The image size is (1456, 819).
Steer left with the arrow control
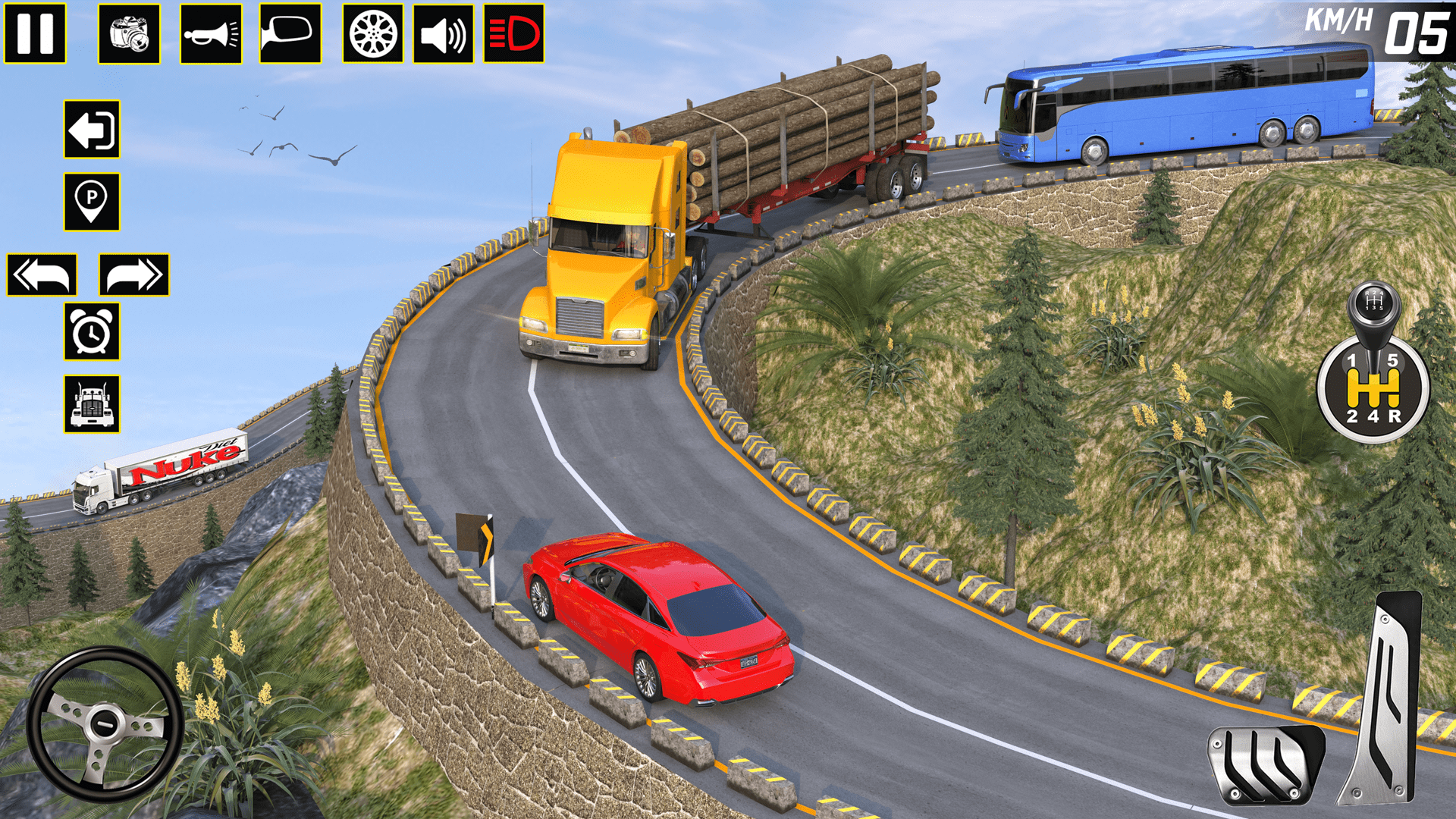pos(42,275)
